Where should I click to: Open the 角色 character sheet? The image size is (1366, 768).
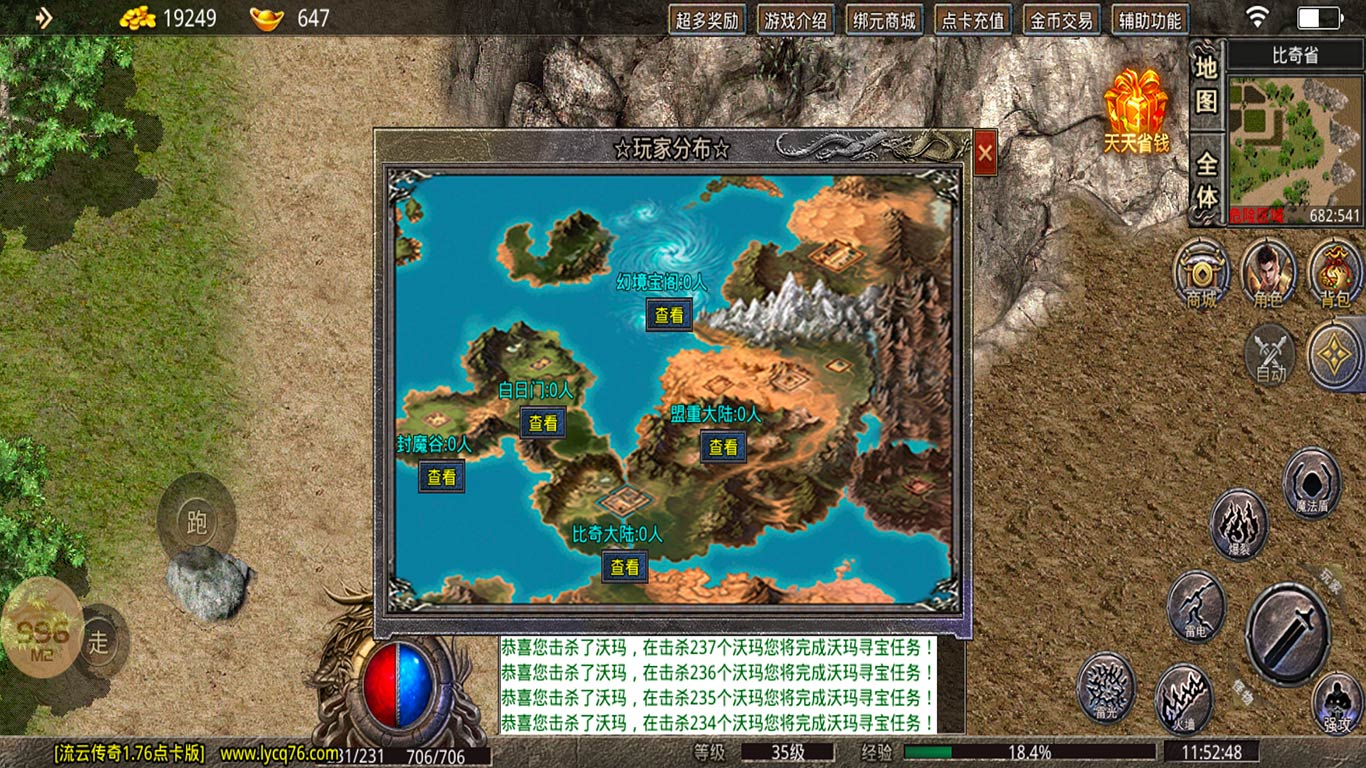1268,272
